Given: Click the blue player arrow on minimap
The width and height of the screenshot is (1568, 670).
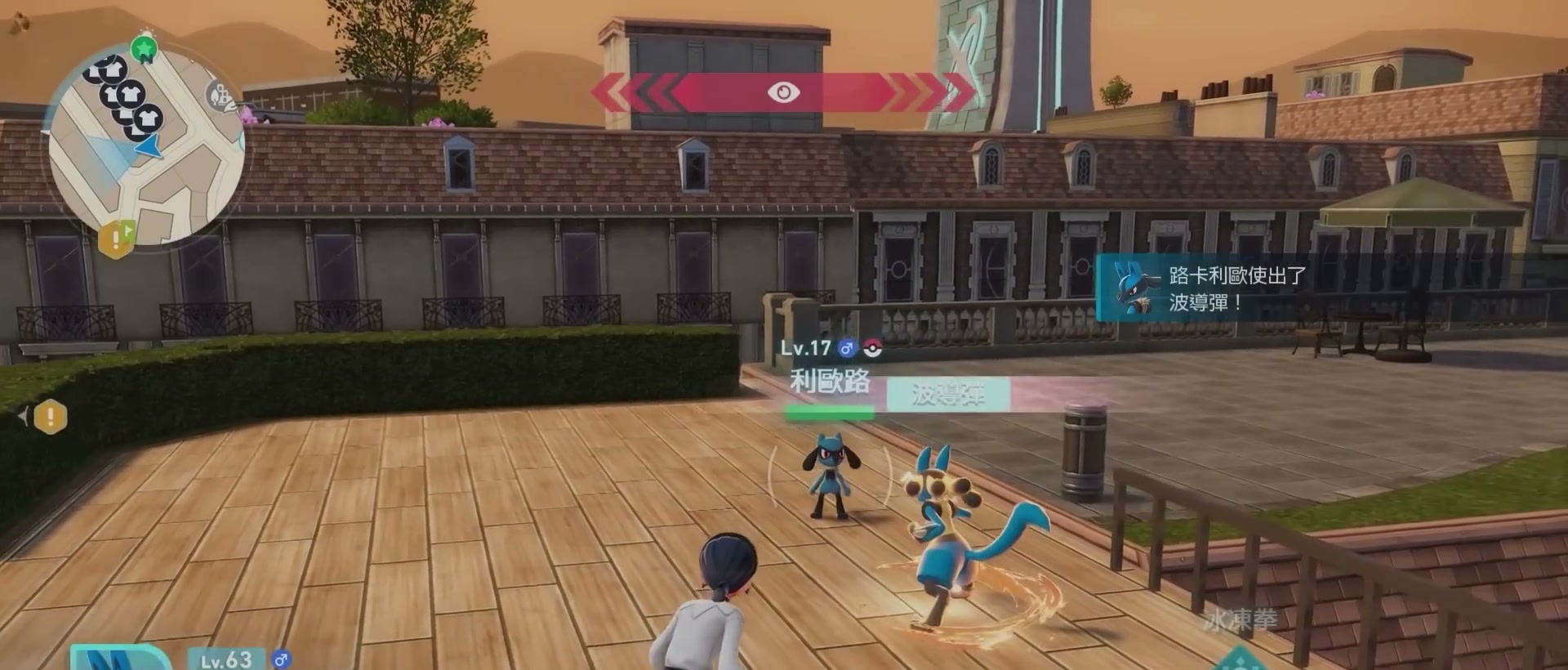Looking at the screenshot, I should (149, 147).
